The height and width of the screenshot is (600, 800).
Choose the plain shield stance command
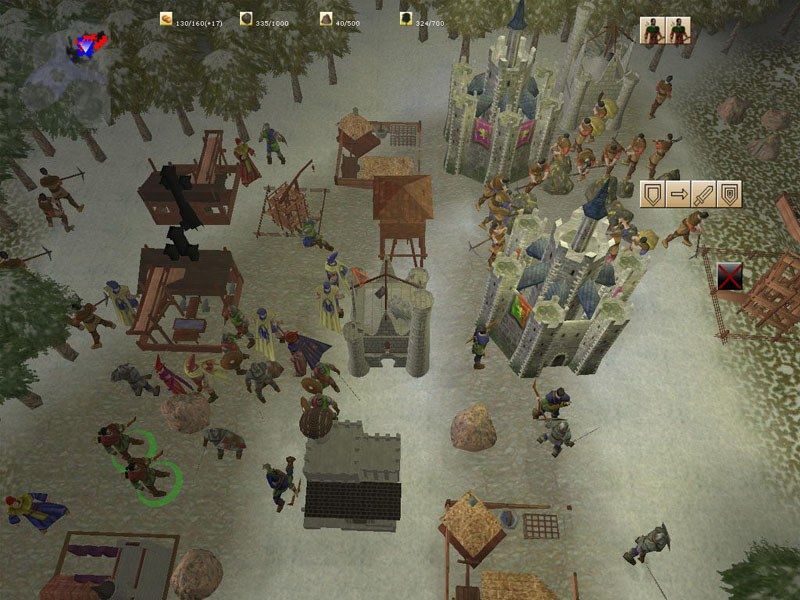pos(653,193)
